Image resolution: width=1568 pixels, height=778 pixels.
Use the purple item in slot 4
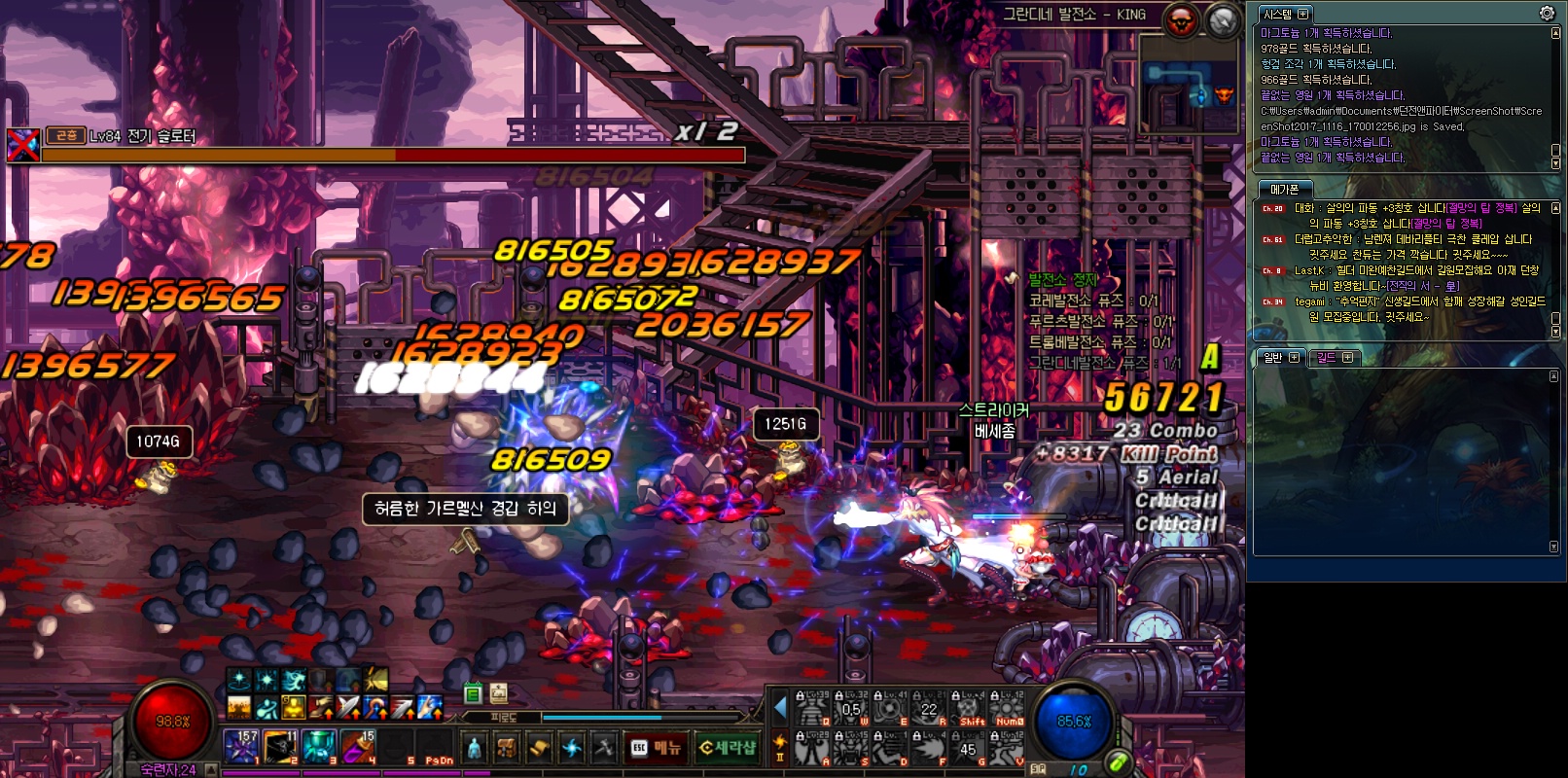click(357, 747)
